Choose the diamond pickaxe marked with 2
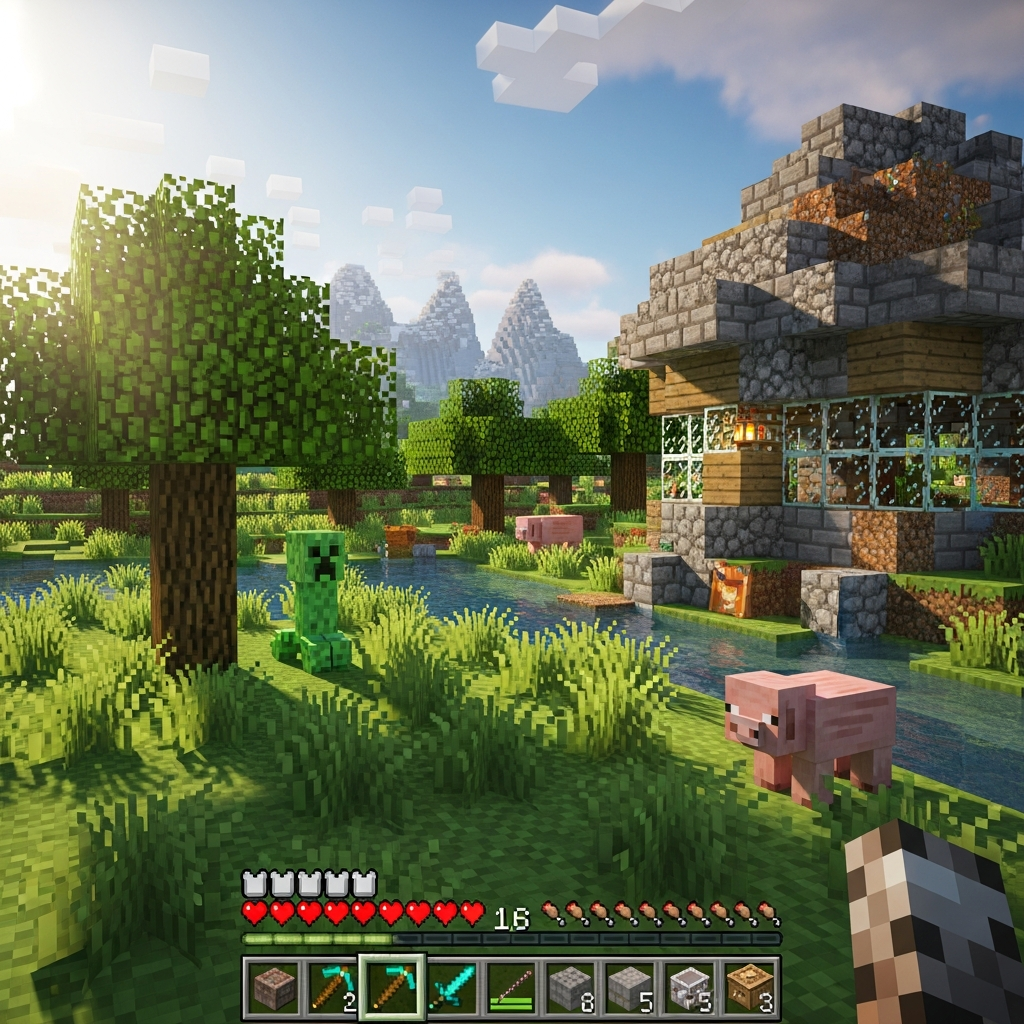The image size is (1024, 1024). (x=332, y=988)
